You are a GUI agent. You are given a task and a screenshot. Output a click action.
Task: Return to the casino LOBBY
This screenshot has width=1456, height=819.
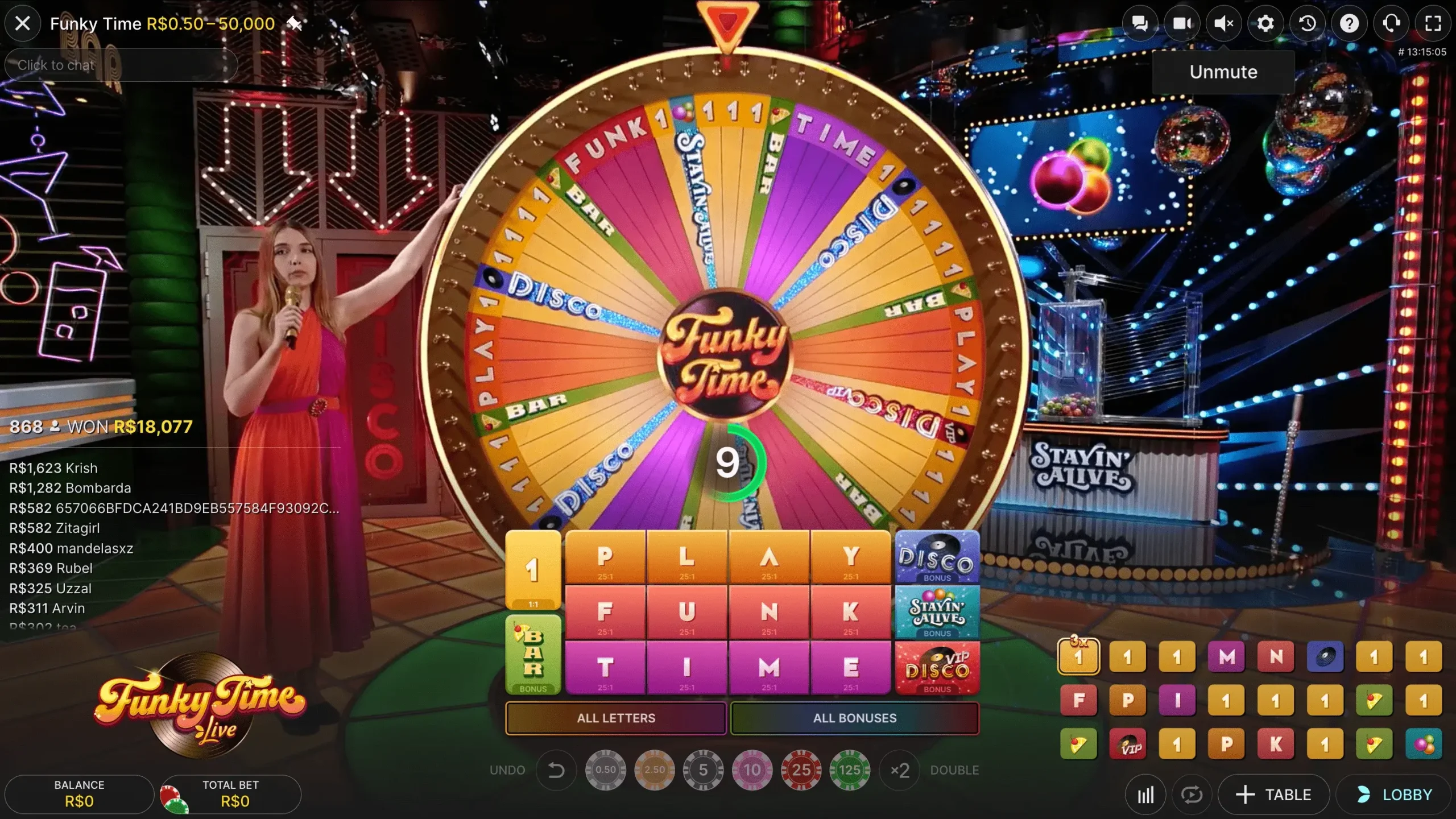(1397, 794)
